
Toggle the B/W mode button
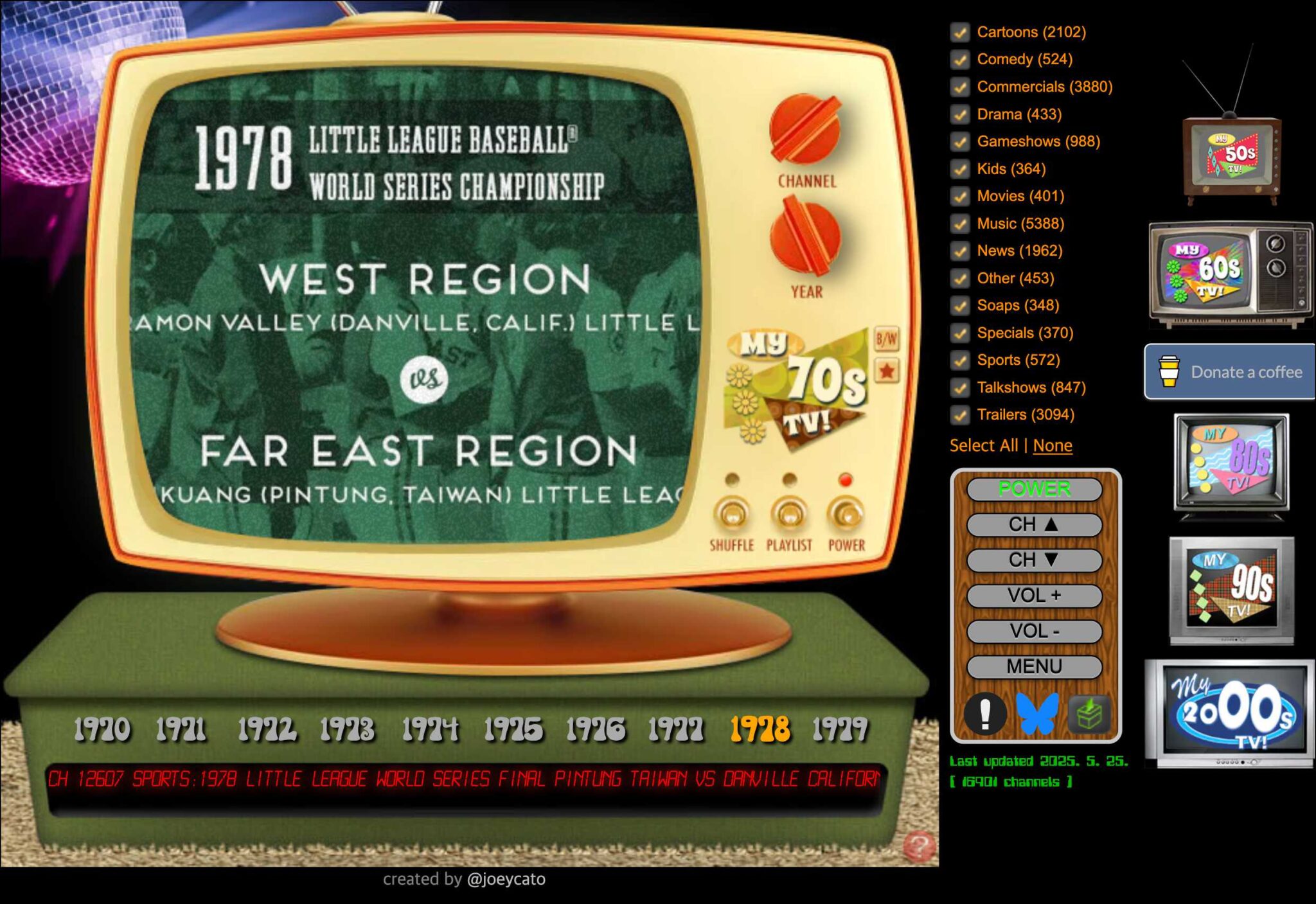pyautogui.click(x=887, y=337)
